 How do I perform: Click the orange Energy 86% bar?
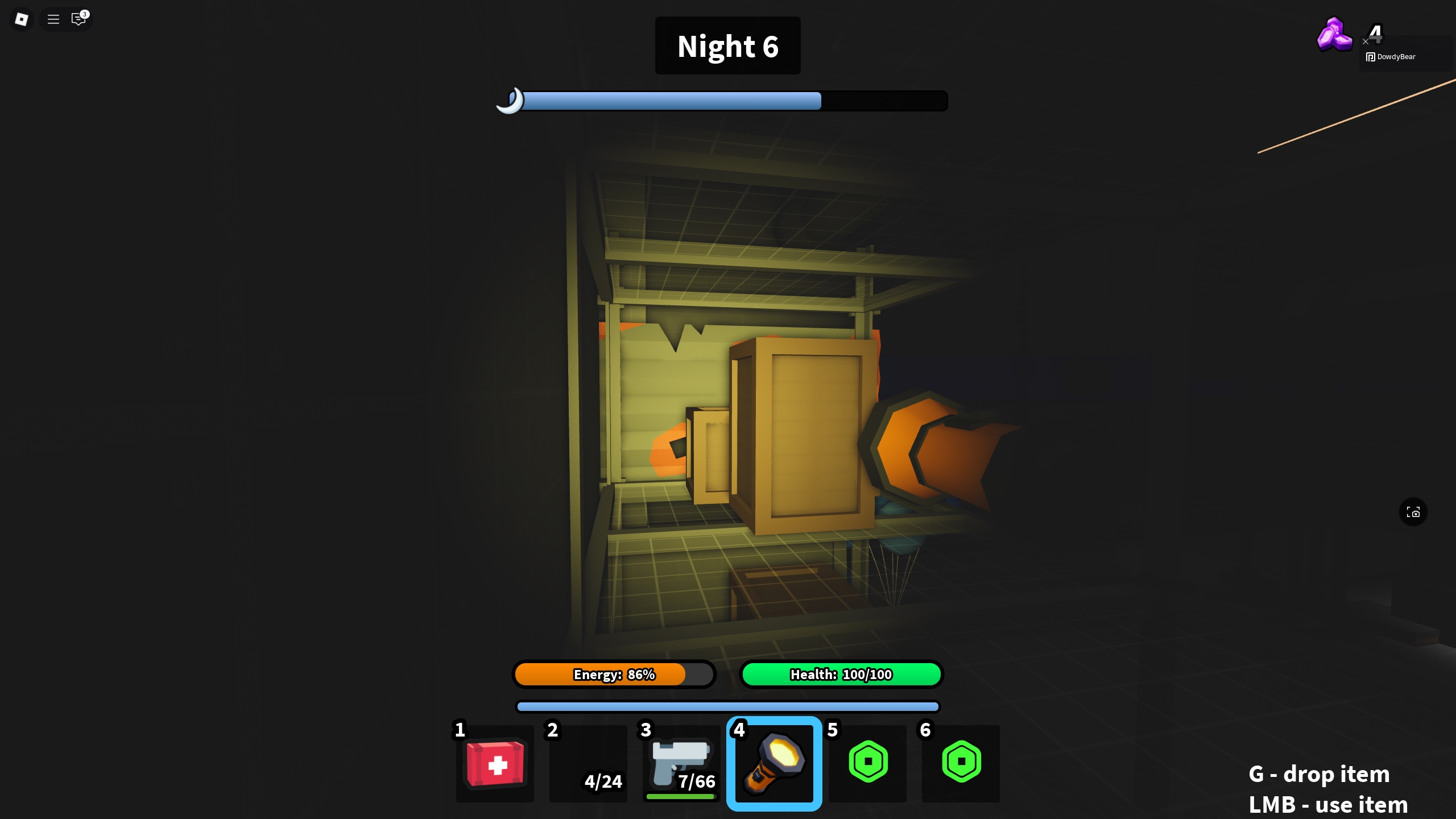[614, 674]
